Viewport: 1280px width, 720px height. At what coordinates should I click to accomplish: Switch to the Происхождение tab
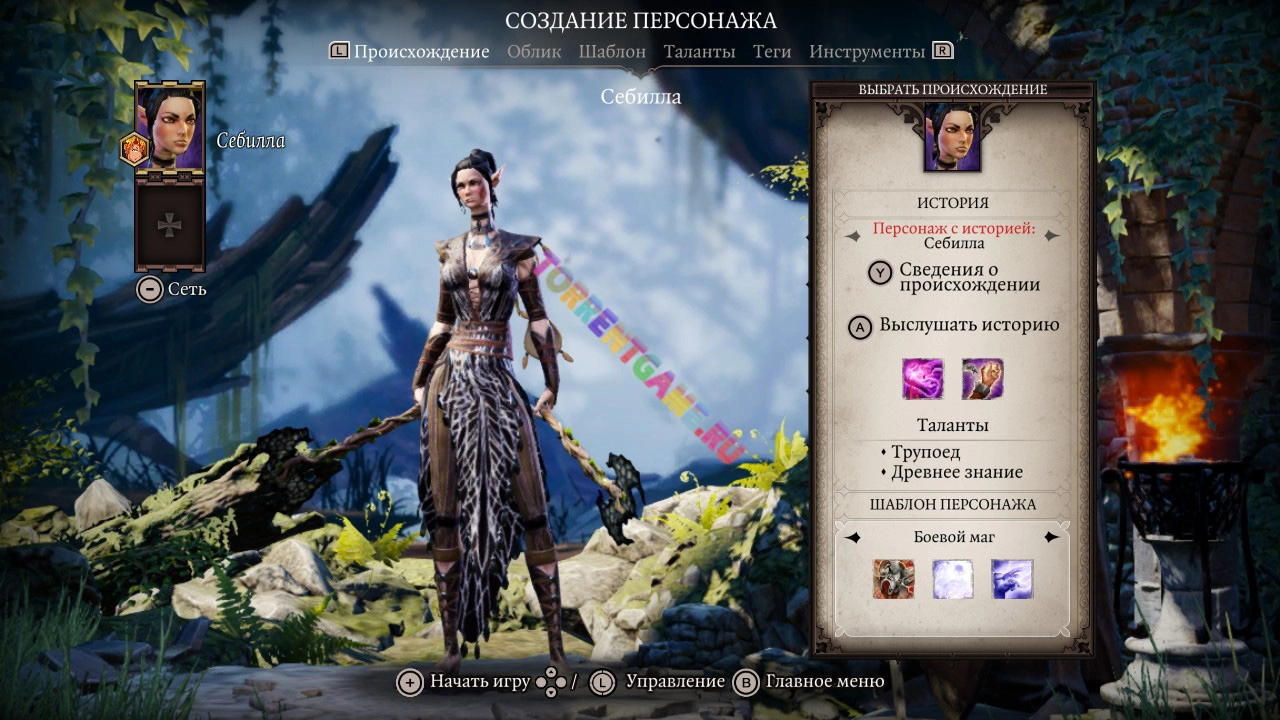tap(421, 52)
